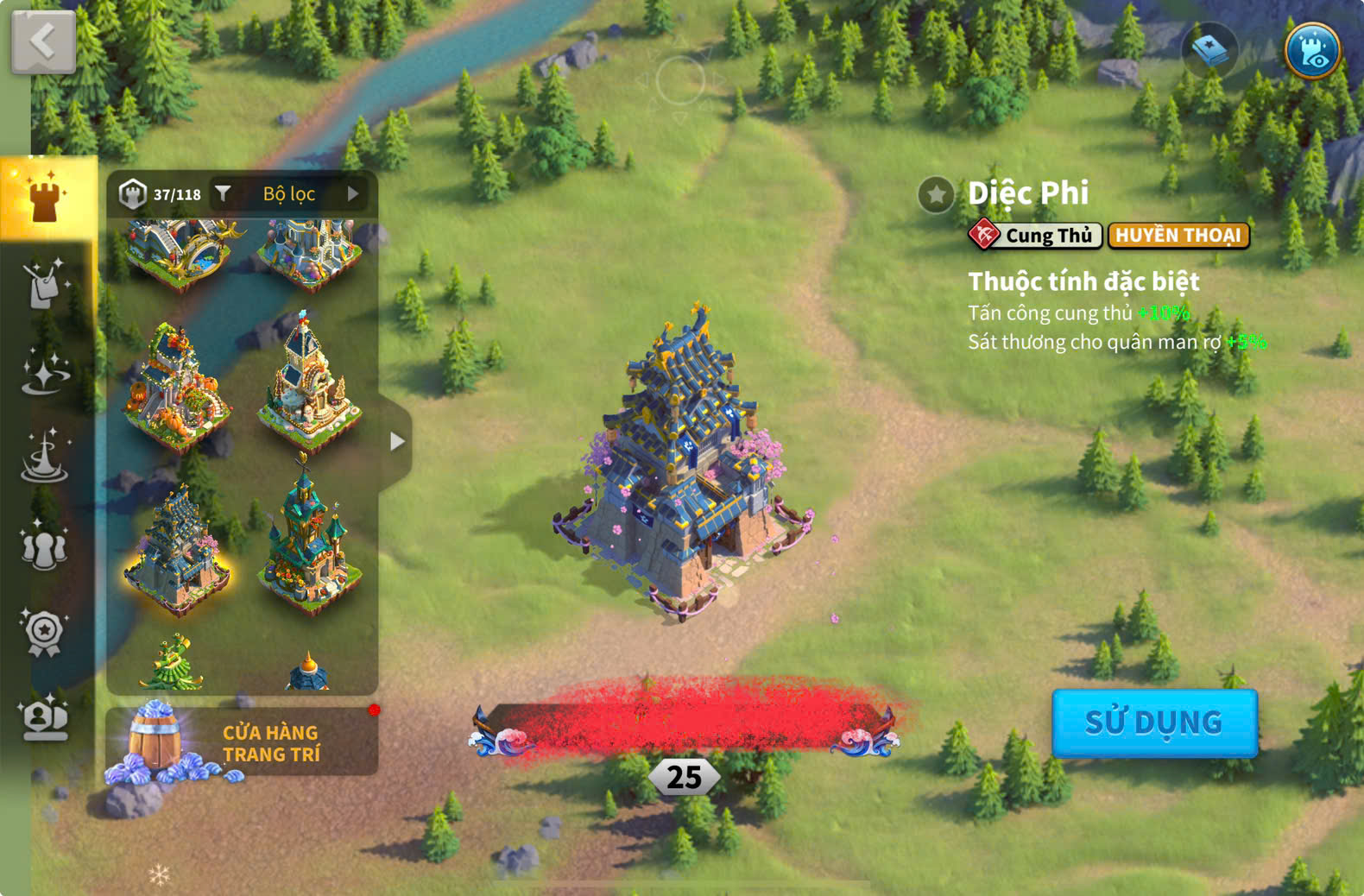1364x896 pixels.
Task: Open the Cửa Hàng Trang Trí shop
Action: pyautogui.click(x=242, y=742)
